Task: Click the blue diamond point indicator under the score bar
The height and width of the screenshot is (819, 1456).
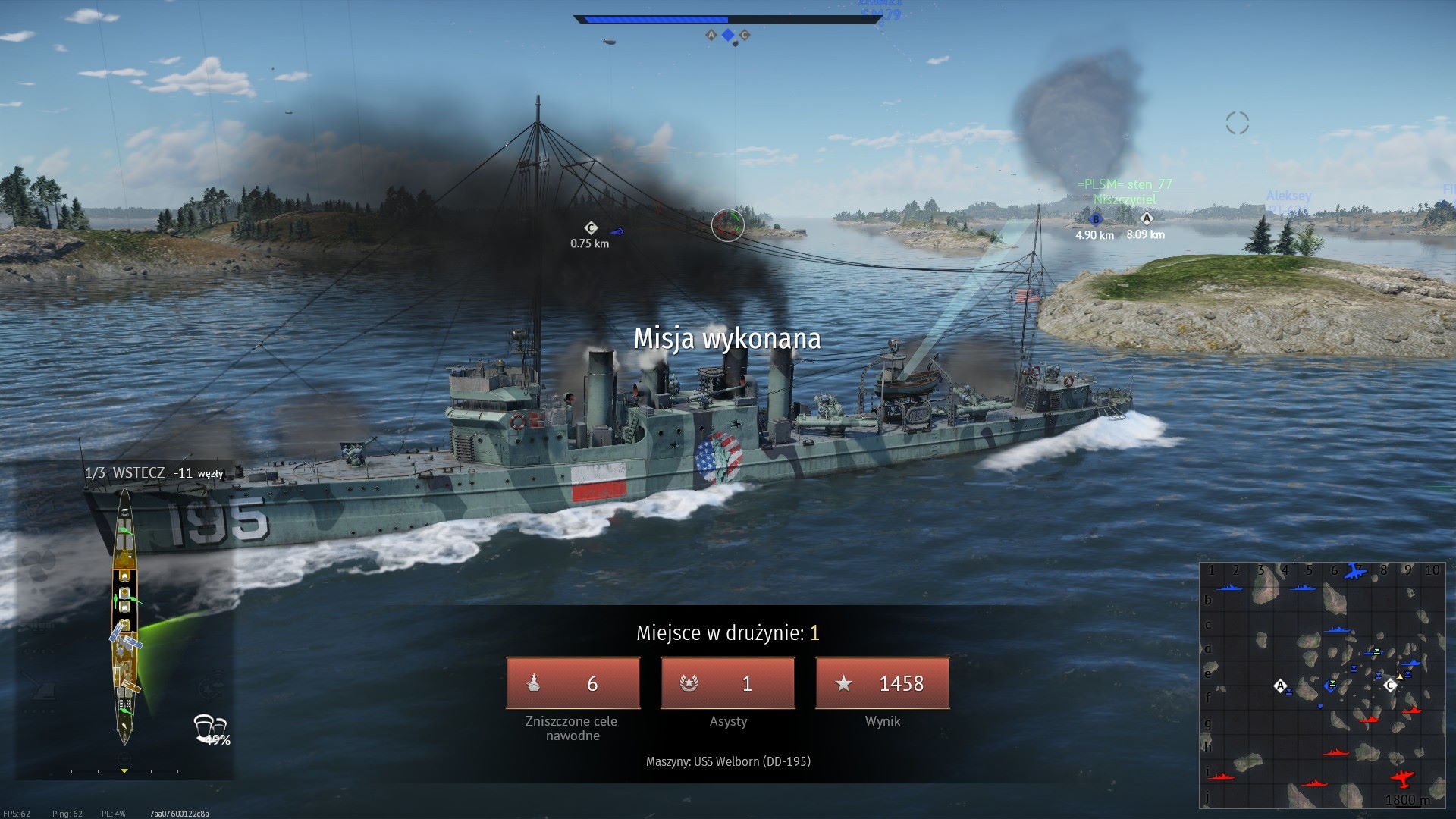Action: (728, 35)
